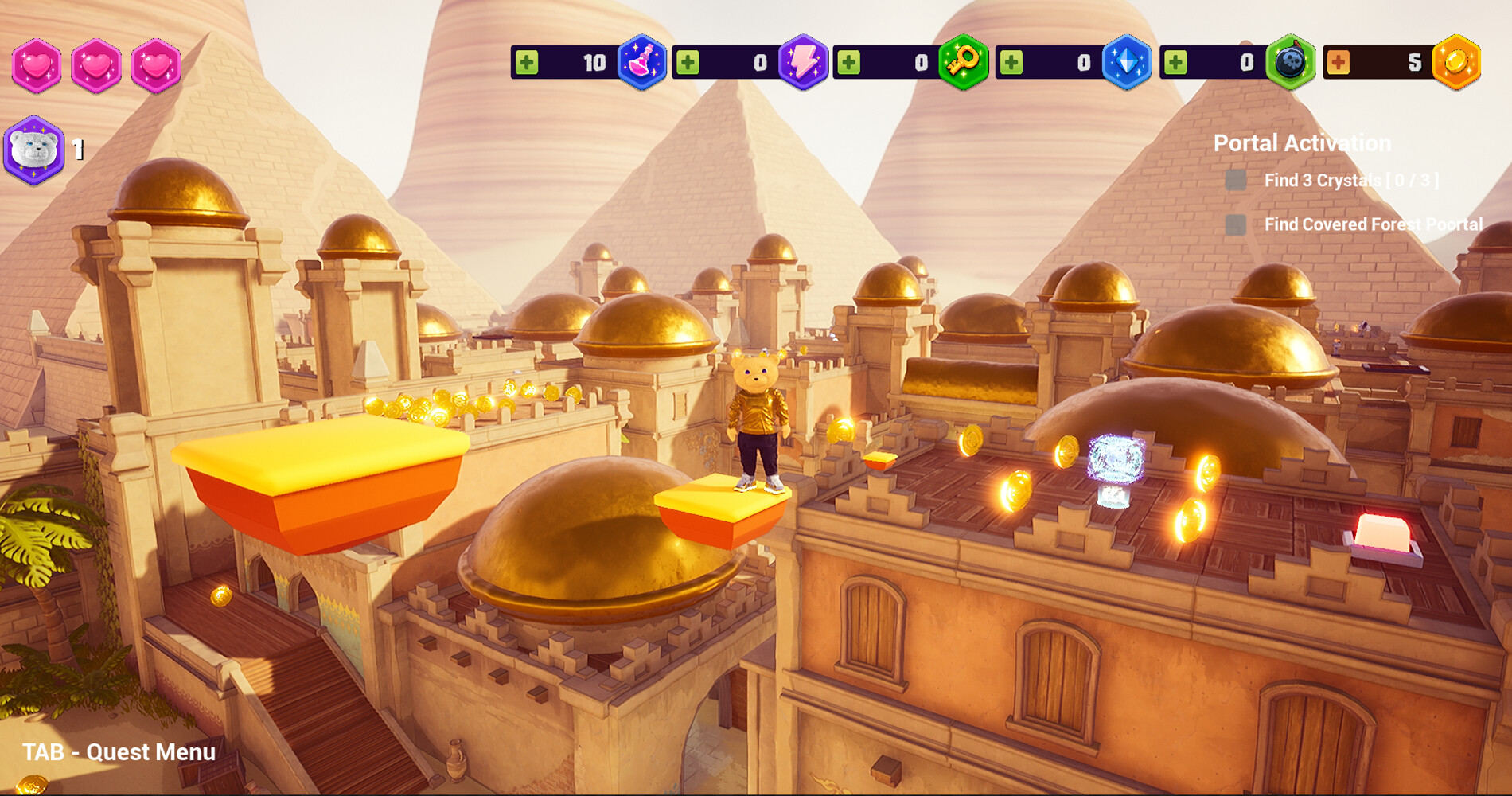Select the Portal Activation quest title
The height and width of the screenshot is (796, 1512).
pyautogui.click(x=1302, y=142)
